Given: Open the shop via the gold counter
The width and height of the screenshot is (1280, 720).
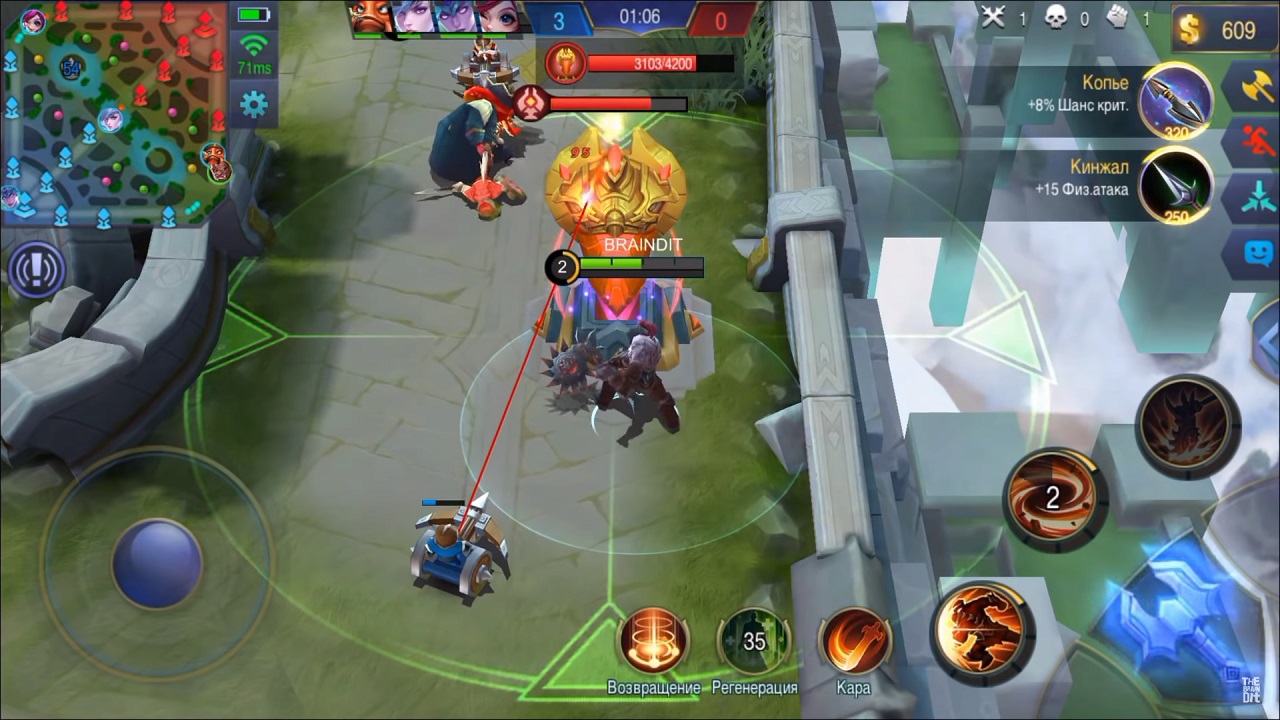Looking at the screenshot, I should (x=1226, y=30).
